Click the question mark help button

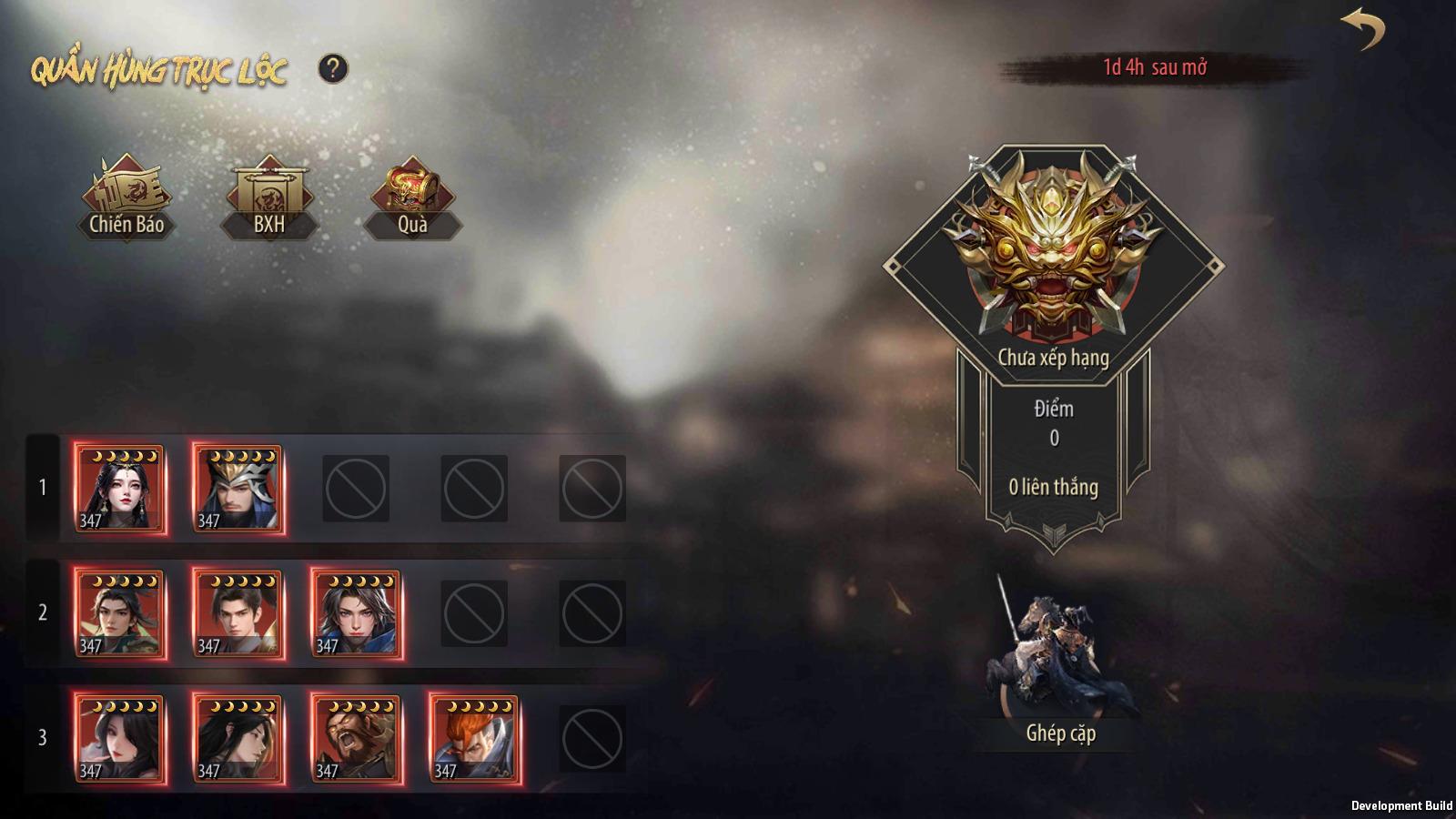333,68
